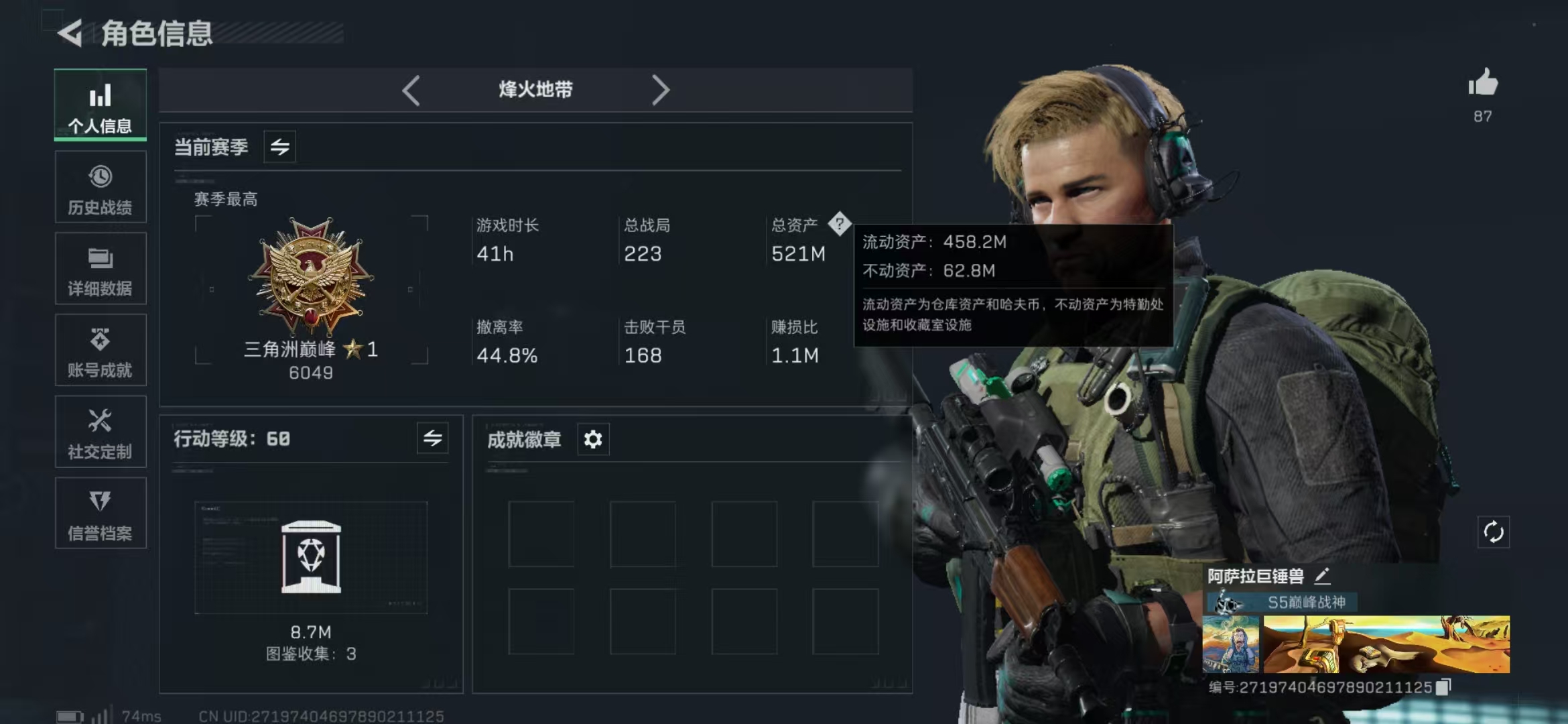Show the 信誉档案 tab
The width and height of the screenshot is (1568, 724).
pyautogui.click(x=101, y=514)
